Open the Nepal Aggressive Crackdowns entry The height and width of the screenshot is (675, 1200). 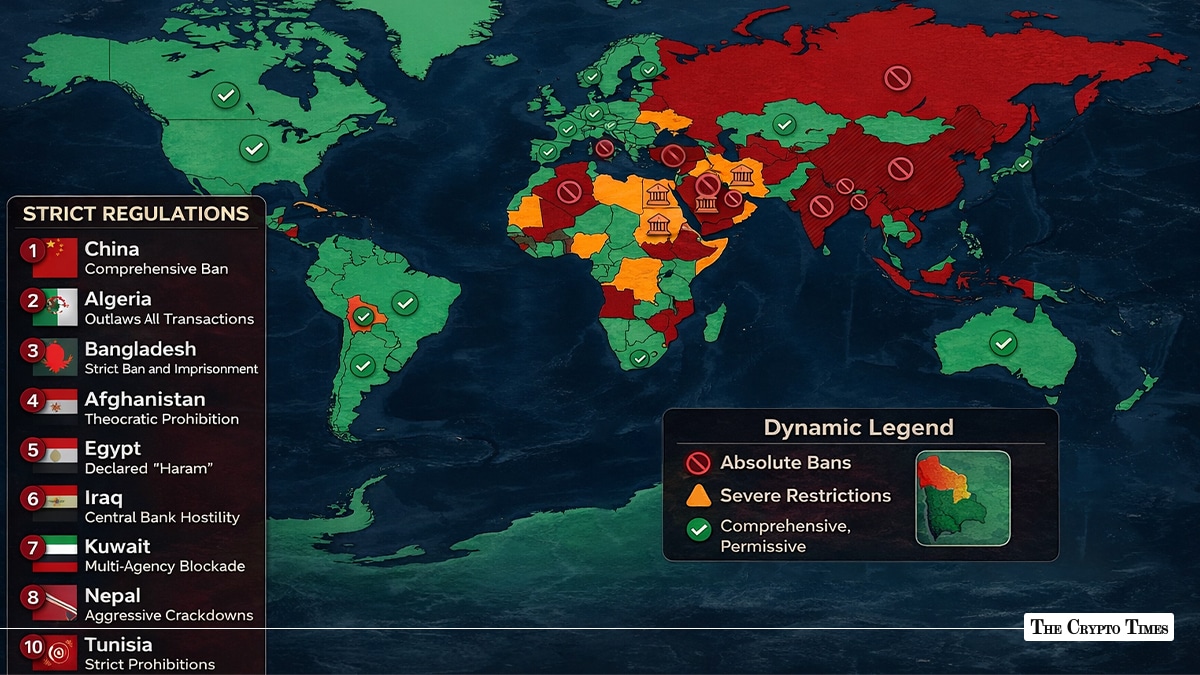point(140,604)
